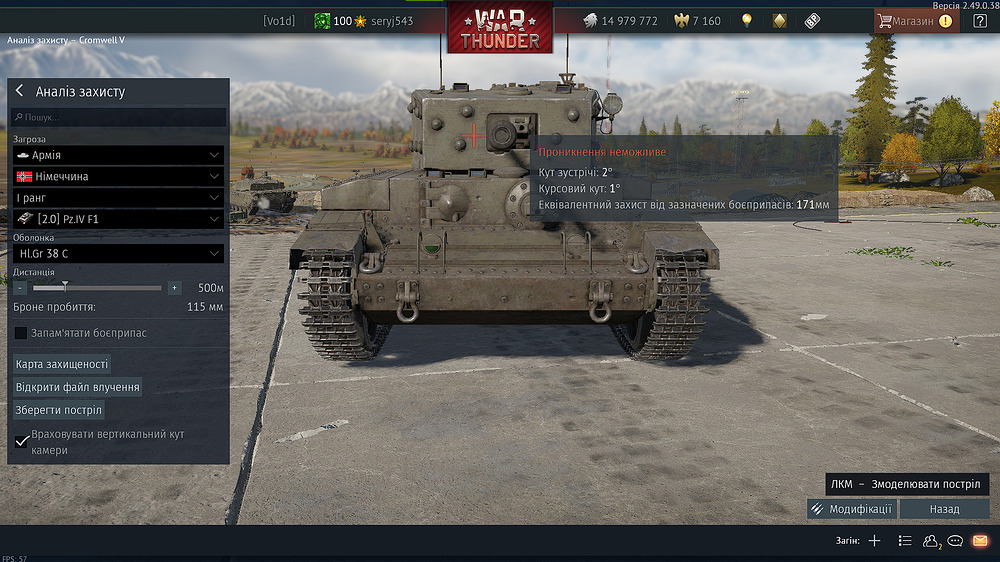Show the Карта захищеності protection map
Image resolution: width=1000 pixels, height=562 pixels.
62,364
